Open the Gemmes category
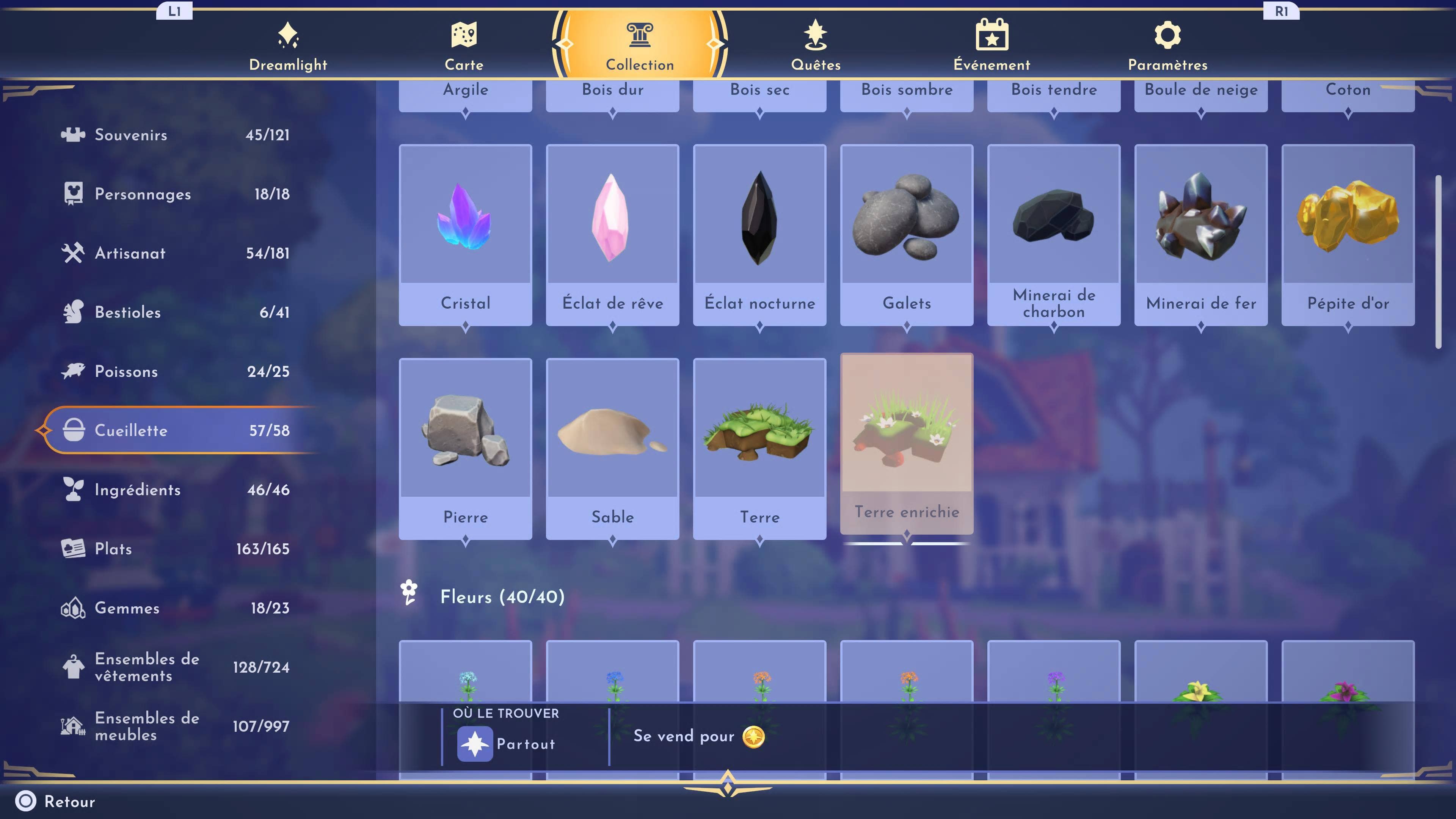The height and width of the screenshot is (819, 1456). [x=175, y=607]
